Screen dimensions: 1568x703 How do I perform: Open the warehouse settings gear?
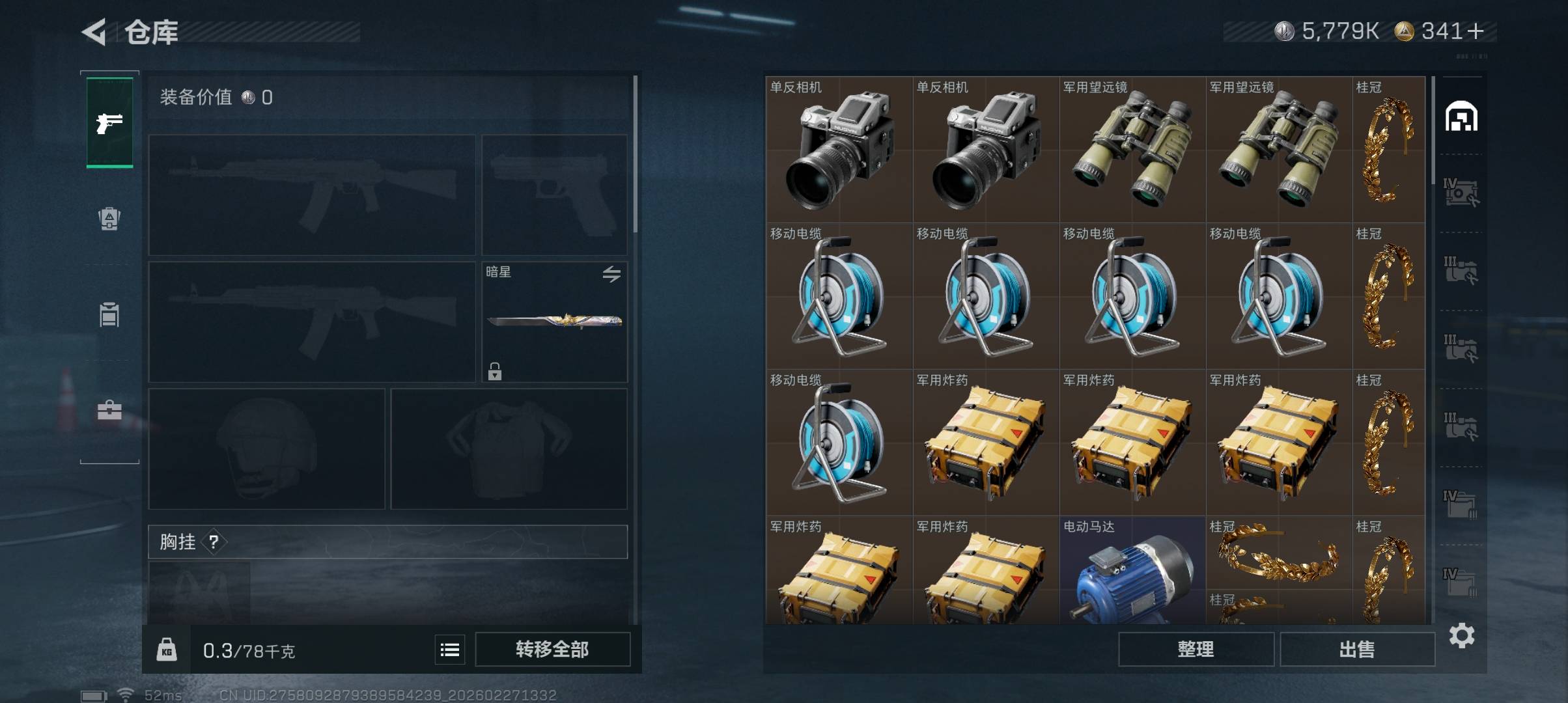(1462, 635)
